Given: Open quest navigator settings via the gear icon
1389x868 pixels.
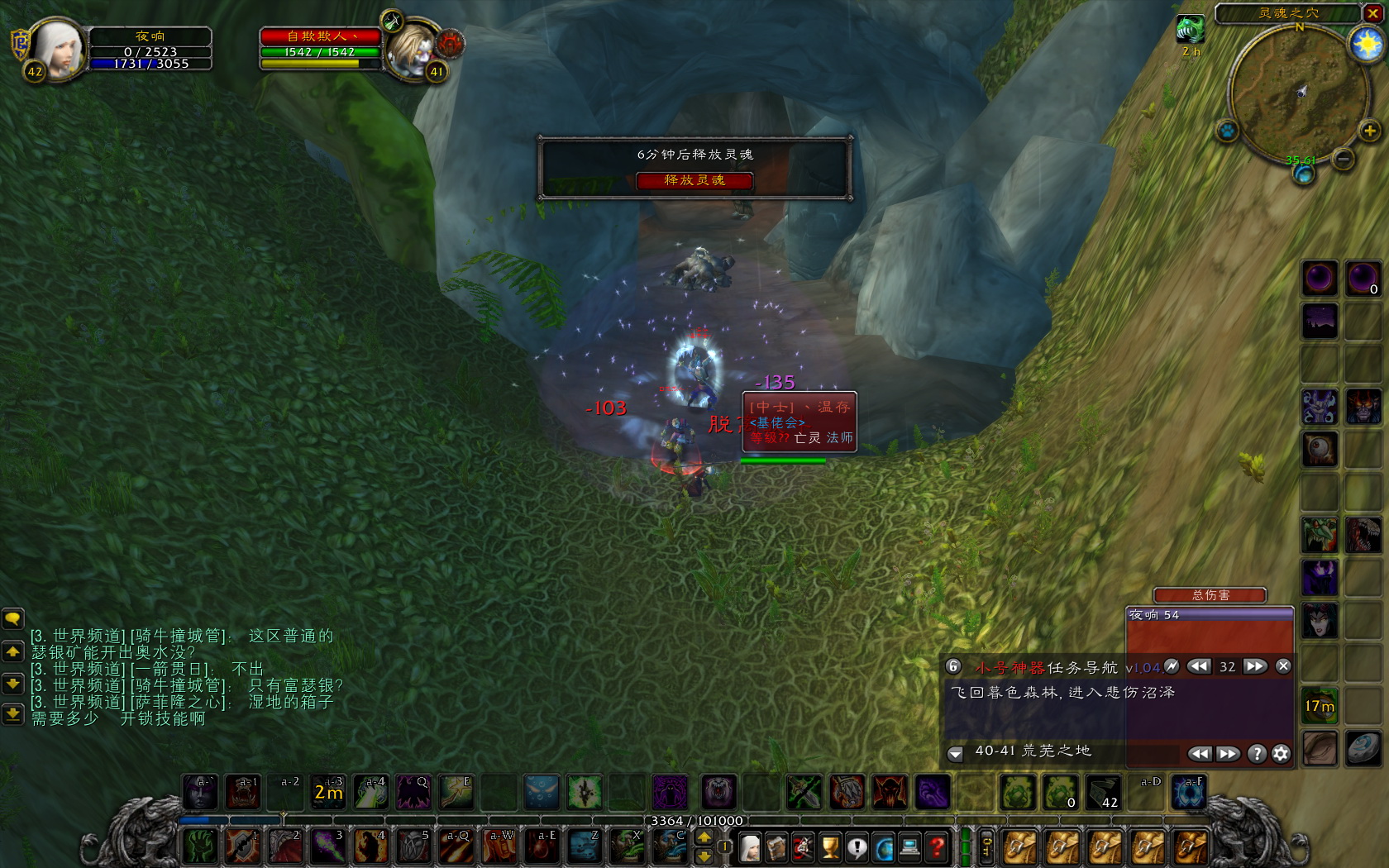Looking at the screenshot, I should [x=1282, y=754].
